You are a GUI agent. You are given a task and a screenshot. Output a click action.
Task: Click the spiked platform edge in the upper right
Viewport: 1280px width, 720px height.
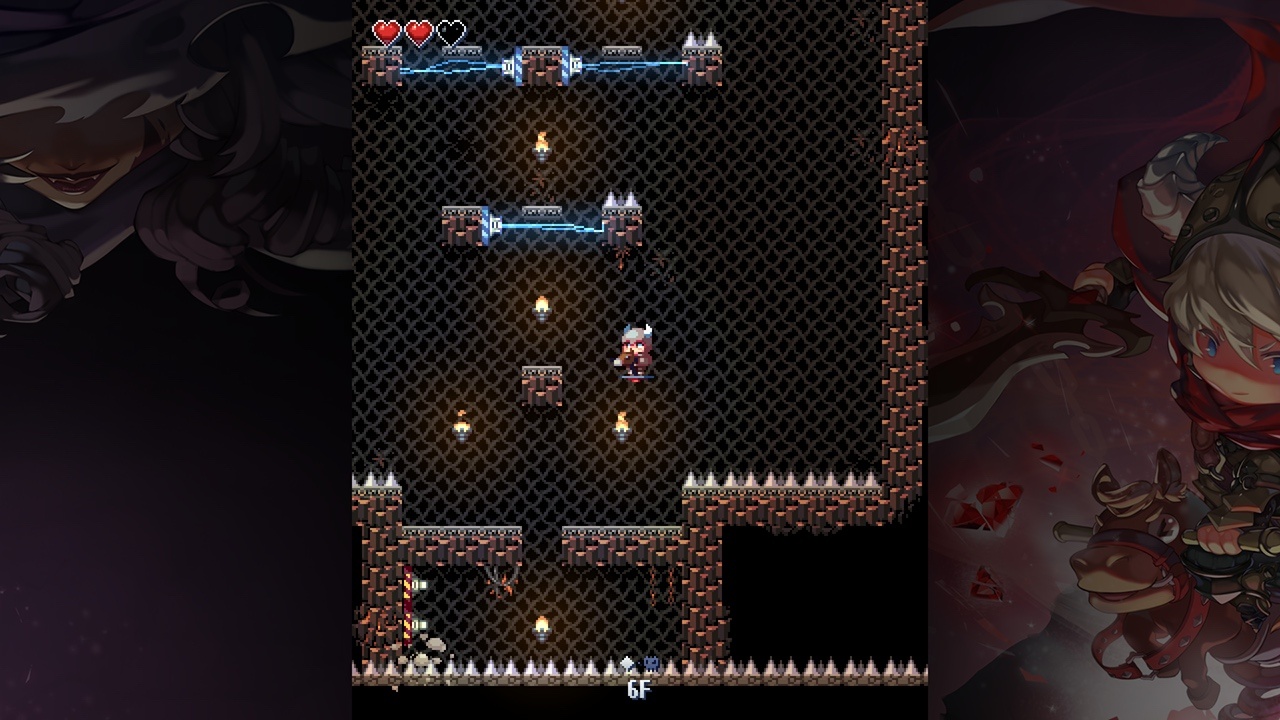(700, 42)
